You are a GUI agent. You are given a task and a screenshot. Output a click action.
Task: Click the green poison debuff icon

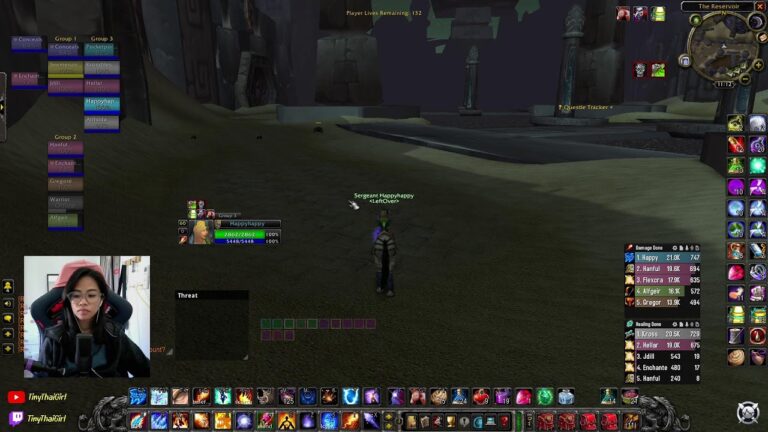coord(658,69)
